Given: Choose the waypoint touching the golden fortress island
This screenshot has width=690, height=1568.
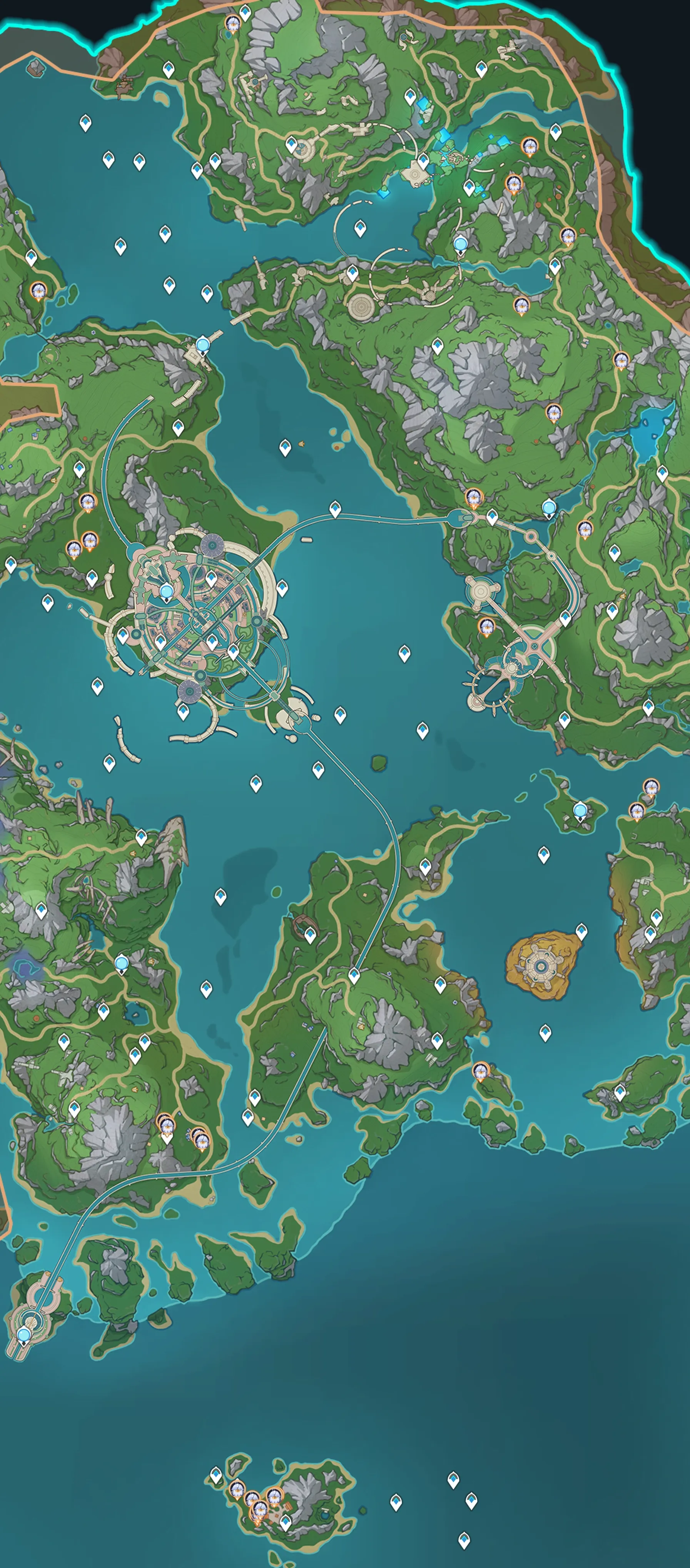Looking at the screenshot, I should (581, 931).
